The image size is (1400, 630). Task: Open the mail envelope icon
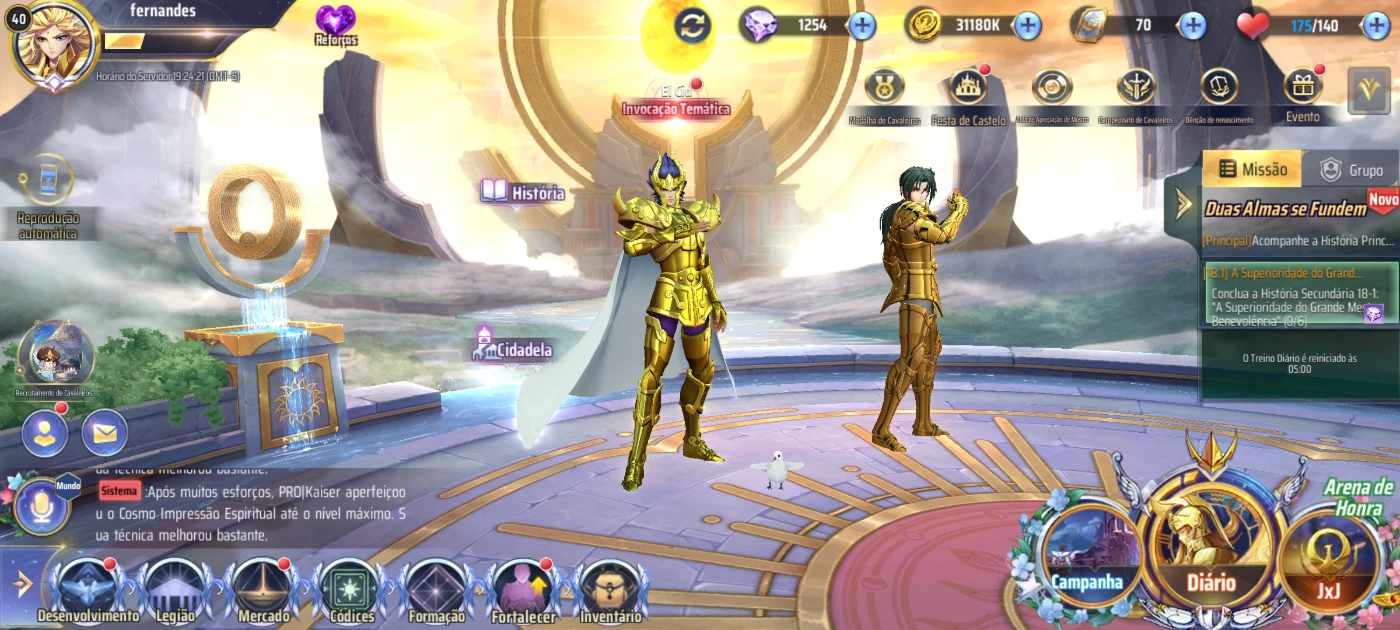tap(105, 433)
